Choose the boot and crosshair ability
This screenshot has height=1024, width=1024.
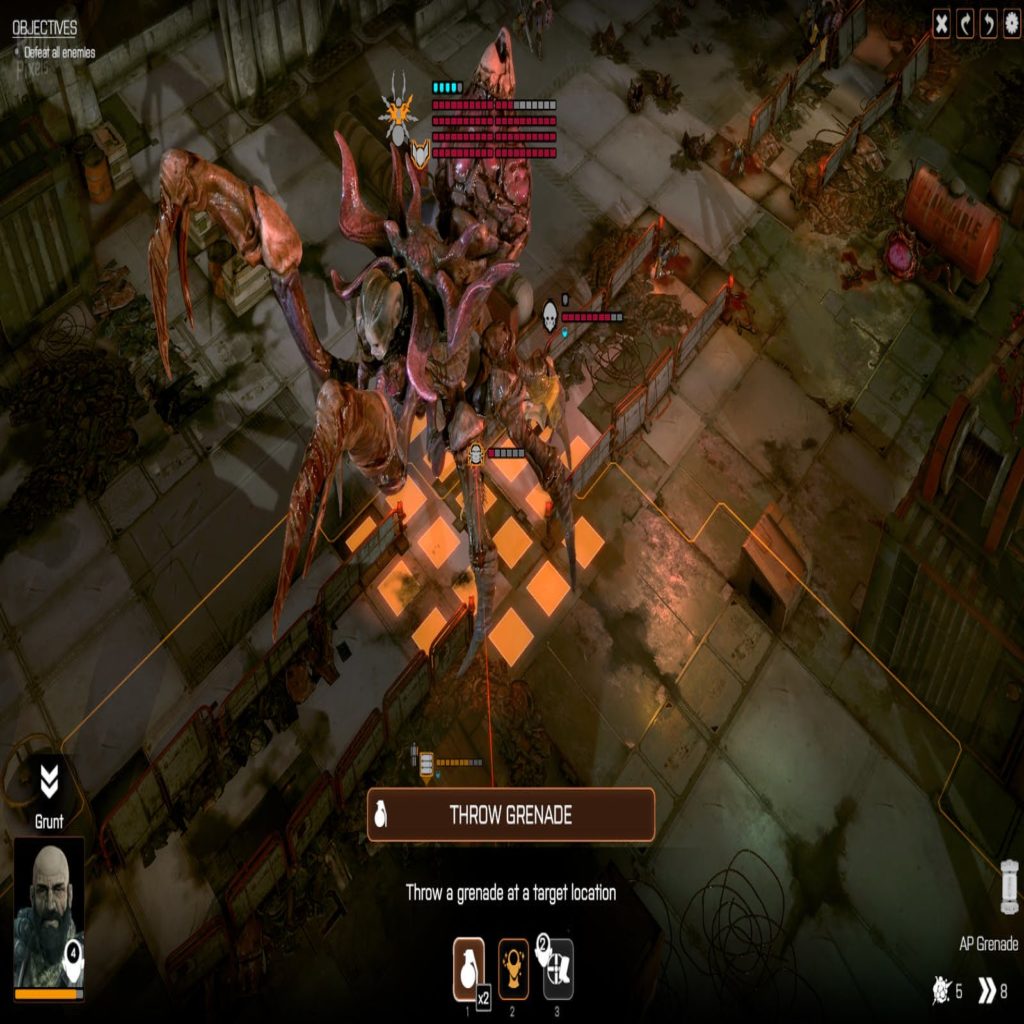557,968
